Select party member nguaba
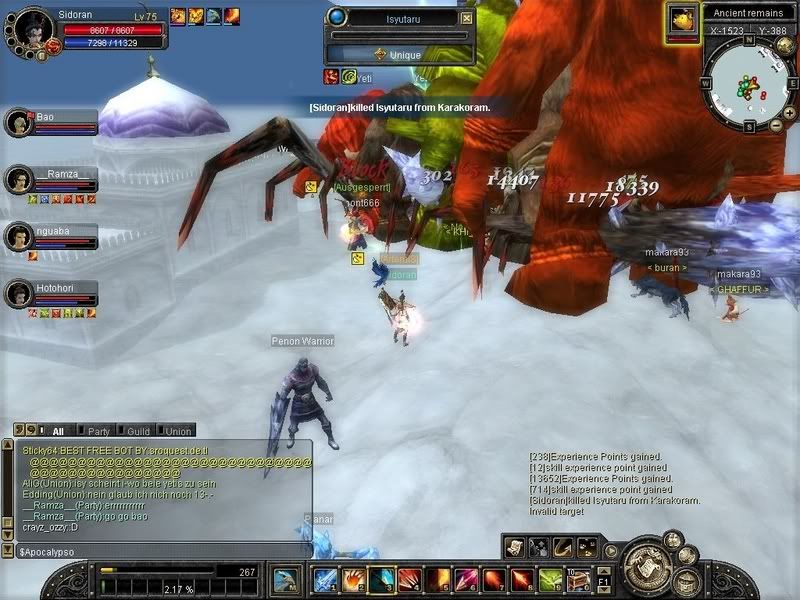This screenshot has height=600, width=800. click(x=20, y=236)
